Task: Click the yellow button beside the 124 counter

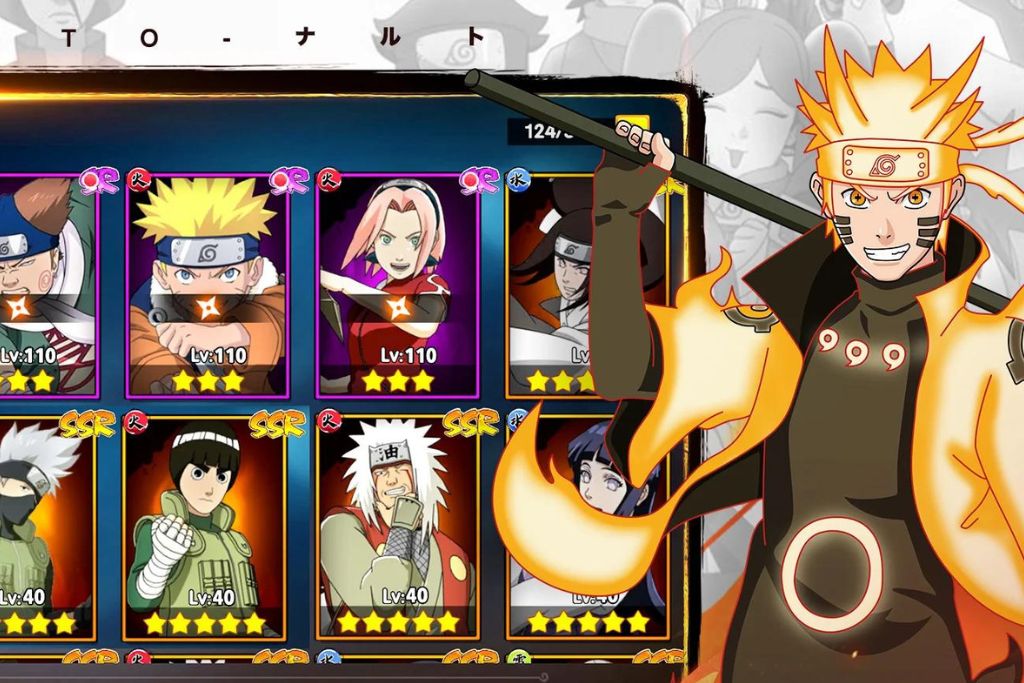Action: tap(632, 128)
